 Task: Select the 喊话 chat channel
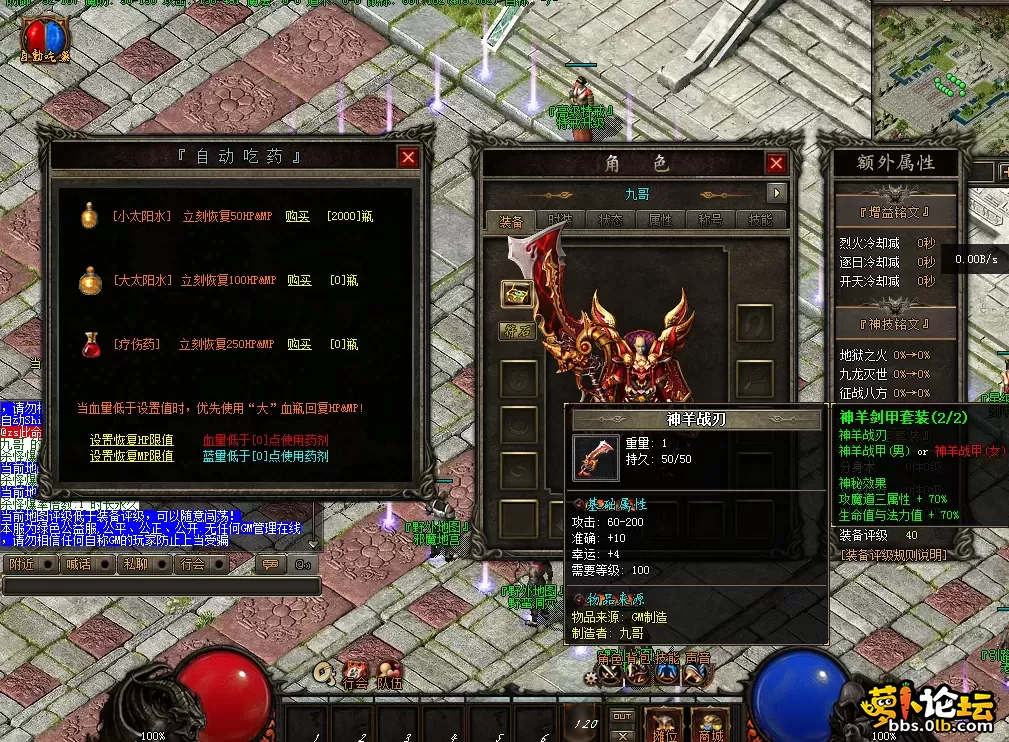[78, 564]
